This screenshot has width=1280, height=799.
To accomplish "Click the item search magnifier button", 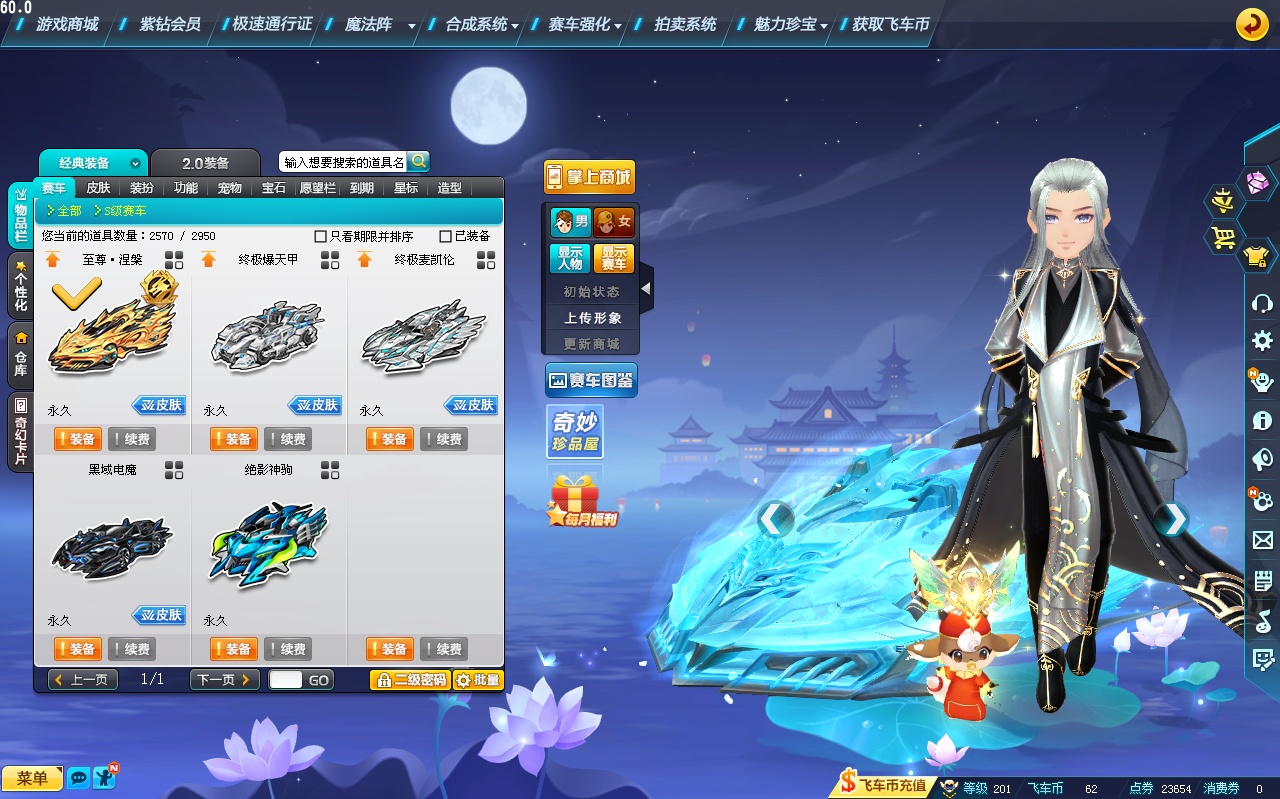I will click(x=419, y=161).
